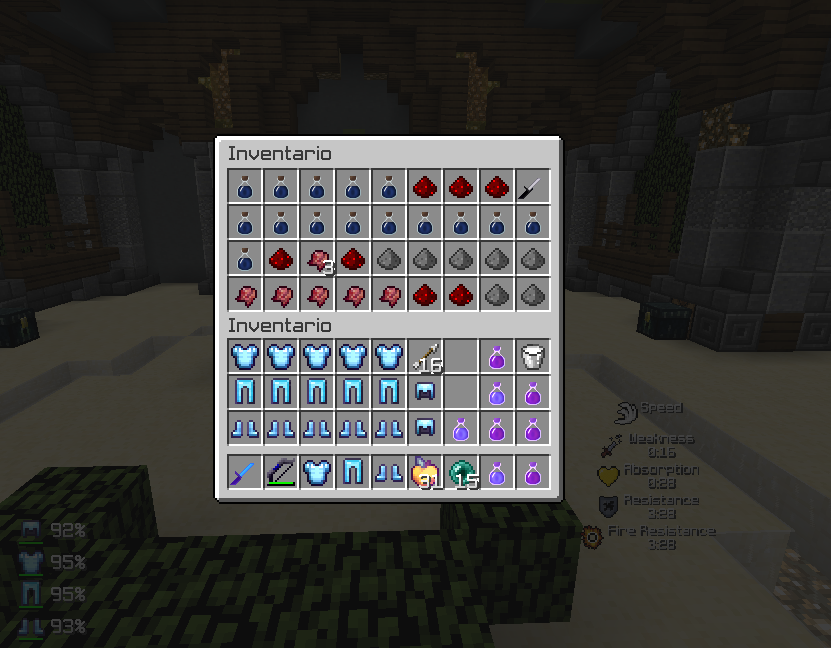831x648 pixels.
Task: Pick up the dark sword in the chest
Action: pos(533,186)
